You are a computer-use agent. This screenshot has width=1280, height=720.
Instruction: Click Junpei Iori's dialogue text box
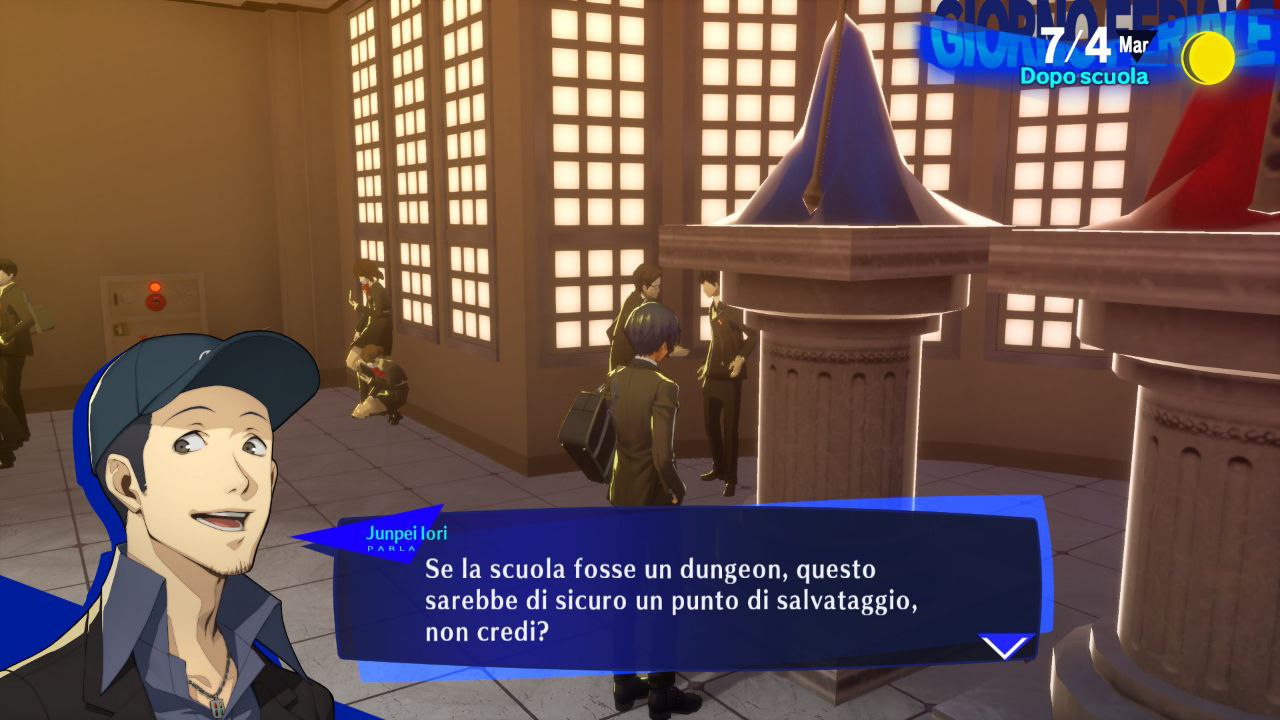[x=680, y=600]
